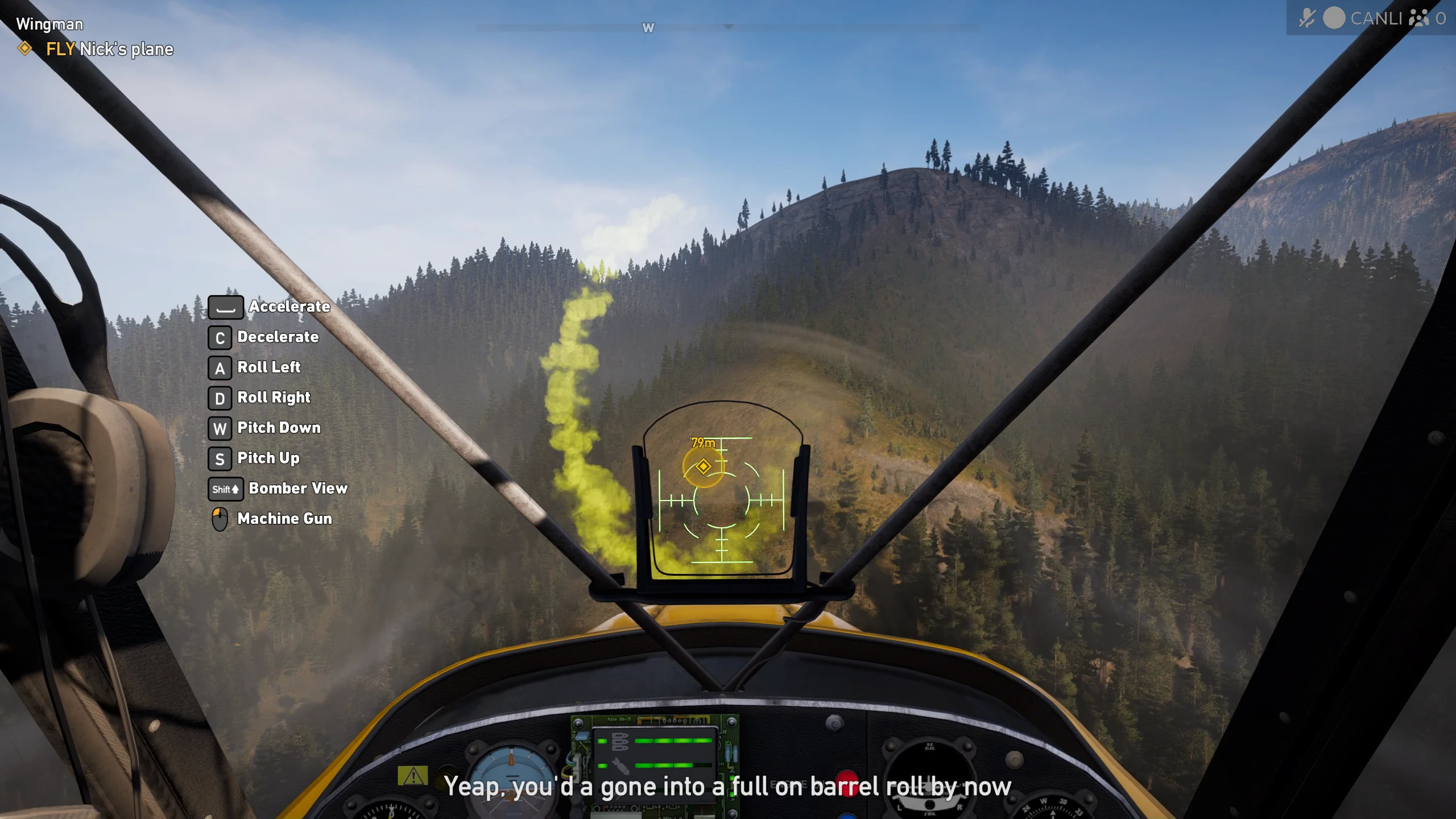Open the CANLI player avatar
This screenshot has width=1456, height=819.
(1334, 18)
